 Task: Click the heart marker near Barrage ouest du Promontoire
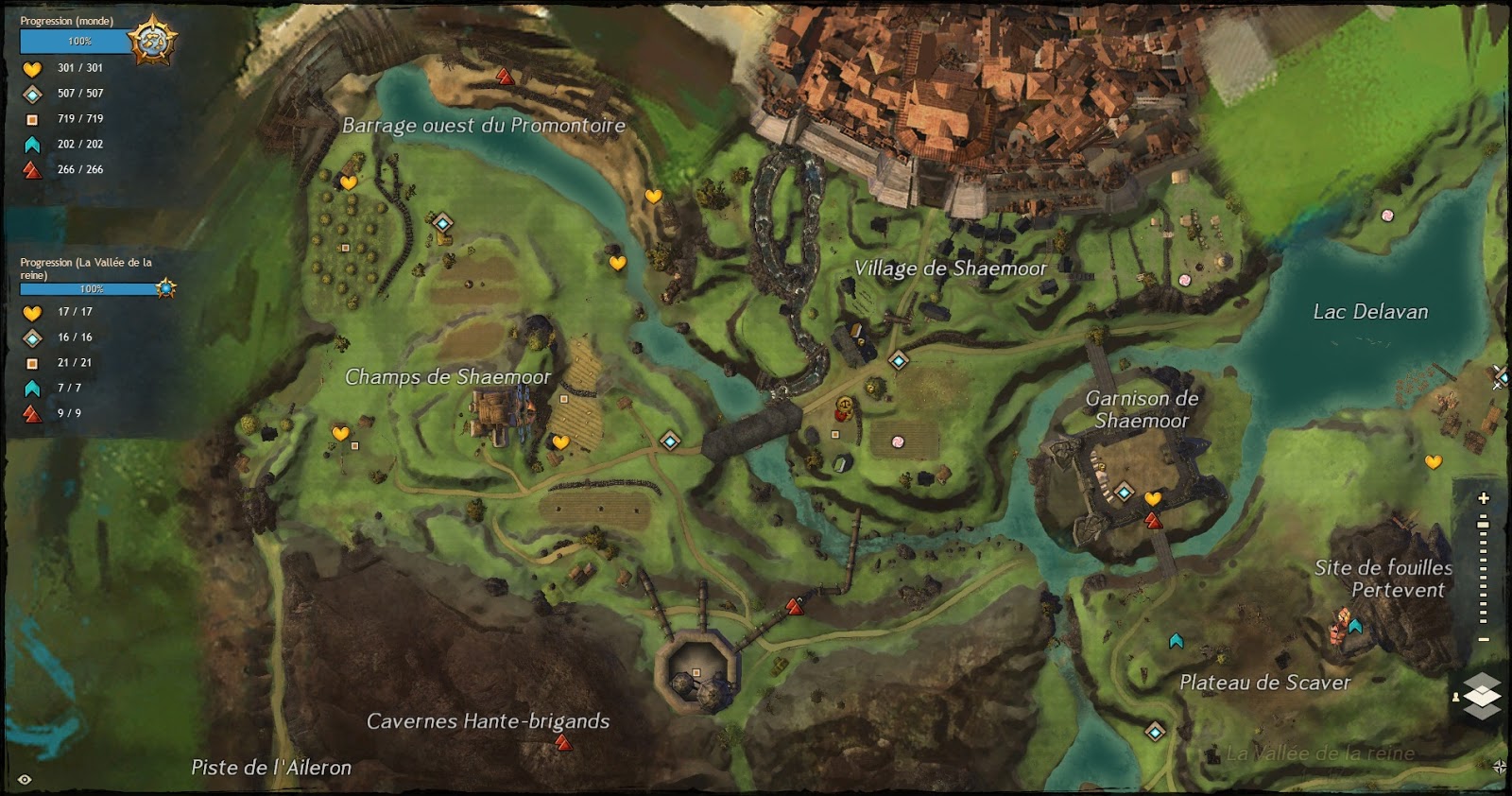pos(350,183)
